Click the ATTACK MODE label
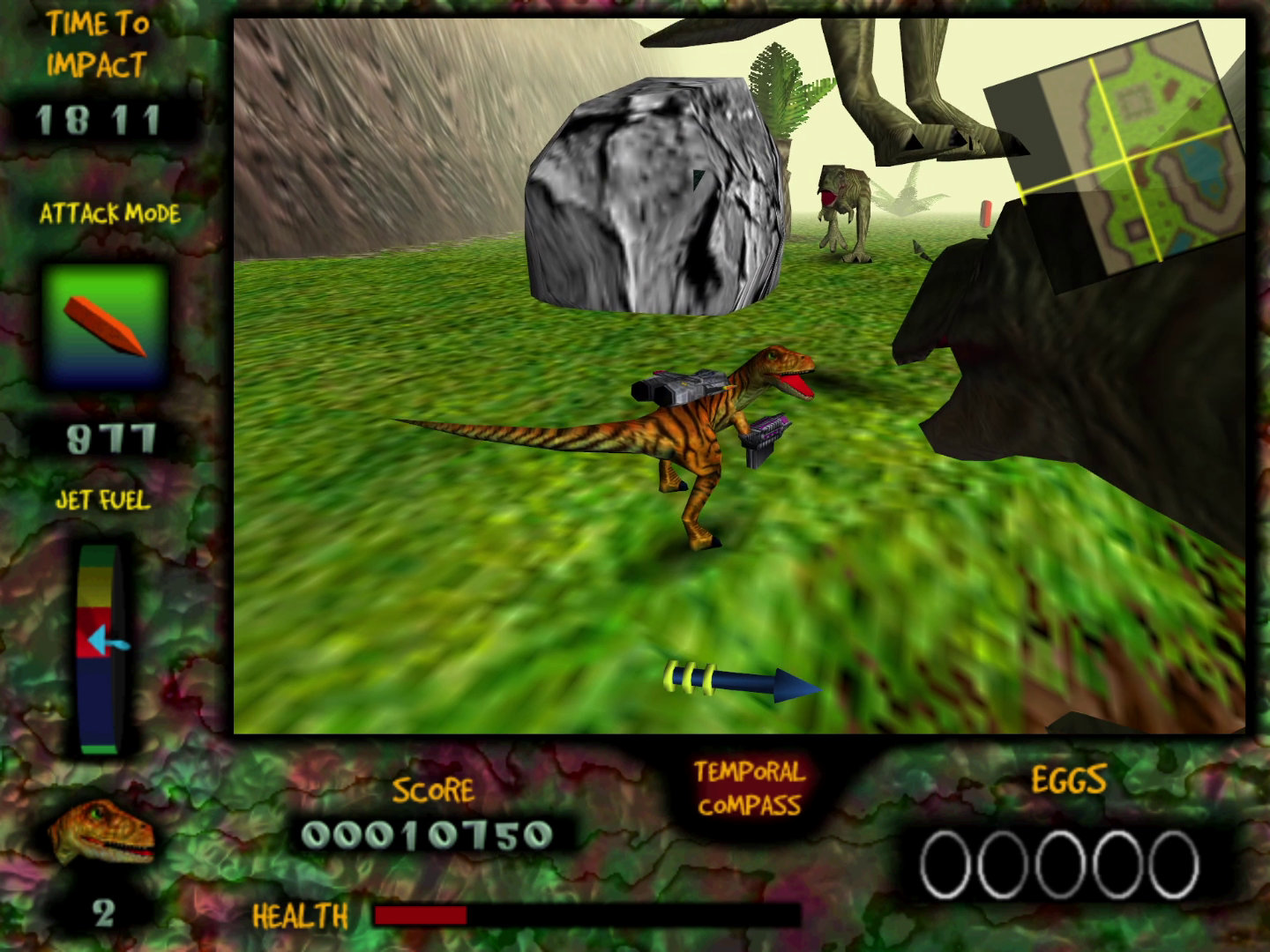This screenshot has width=1270, height=952. 108,213
